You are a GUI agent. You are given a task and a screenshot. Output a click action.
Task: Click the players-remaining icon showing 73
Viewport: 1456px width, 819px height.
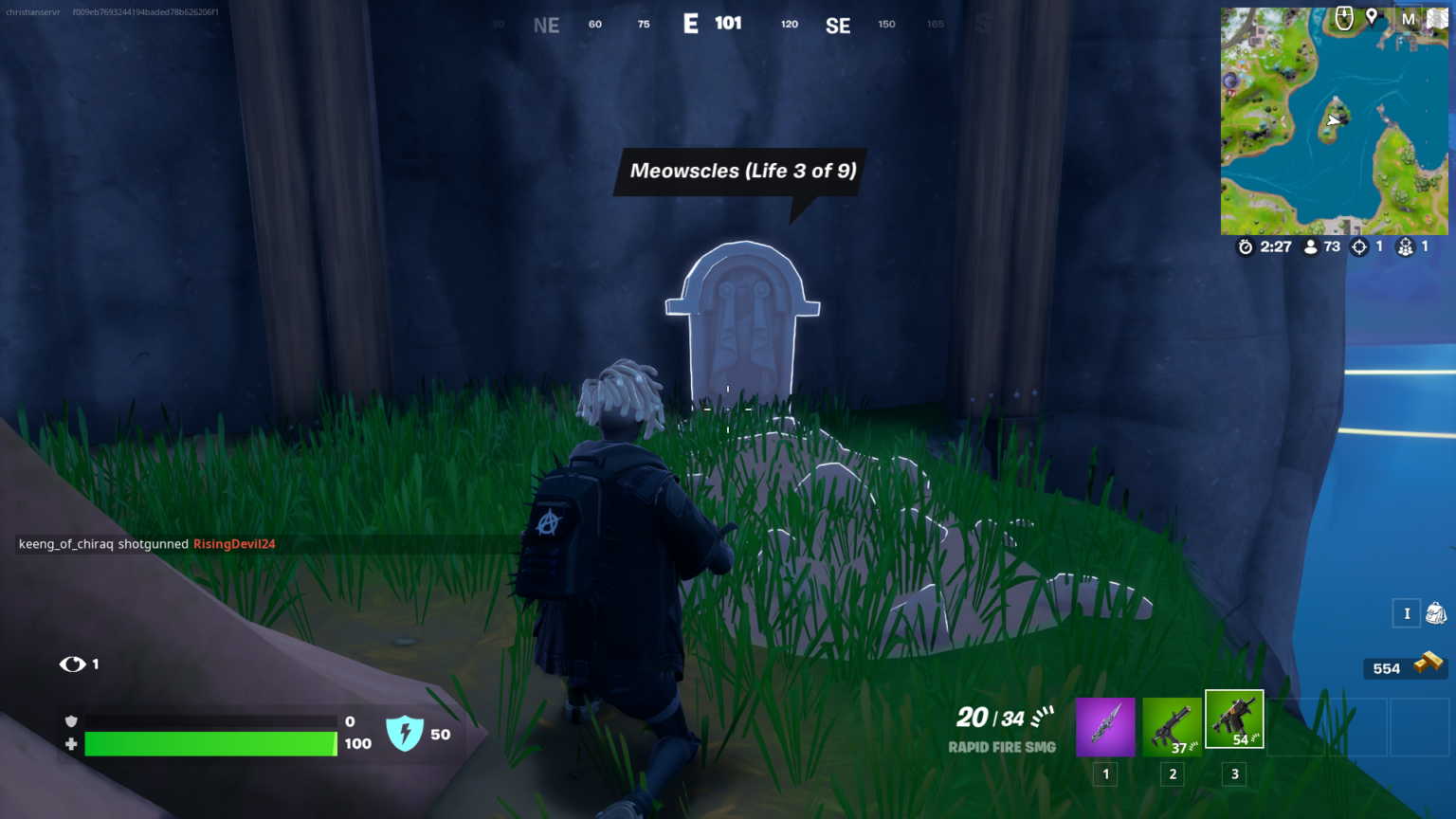pyautogui.click(x=1311, y=246)
